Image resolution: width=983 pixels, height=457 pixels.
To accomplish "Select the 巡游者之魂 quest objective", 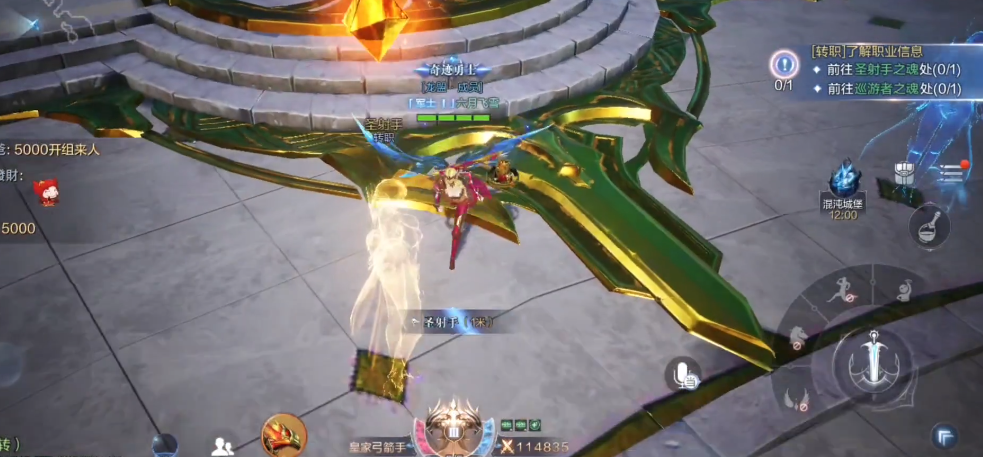I will coord(884,89).
